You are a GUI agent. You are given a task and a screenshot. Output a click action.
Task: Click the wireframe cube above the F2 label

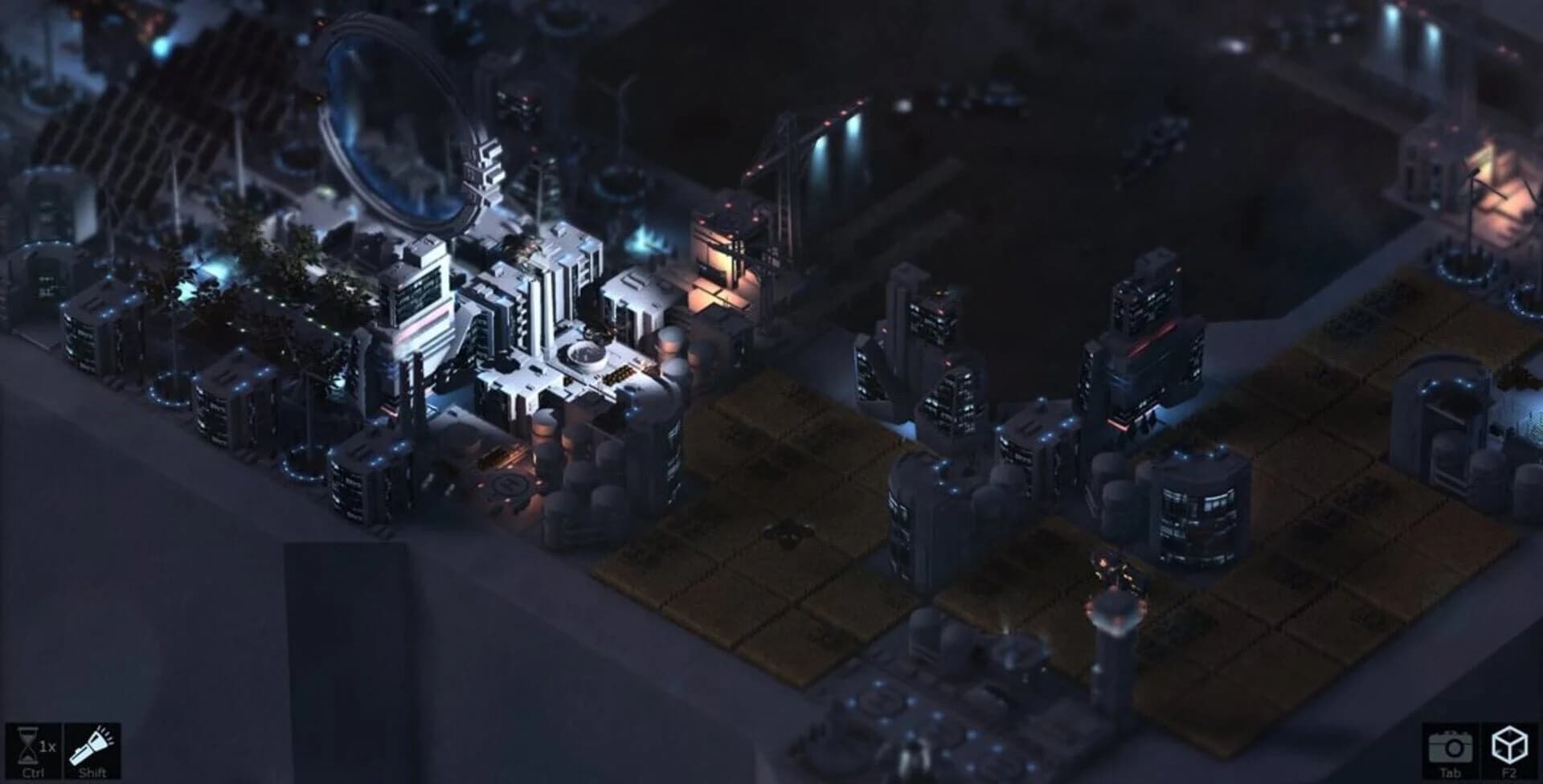1509,743
